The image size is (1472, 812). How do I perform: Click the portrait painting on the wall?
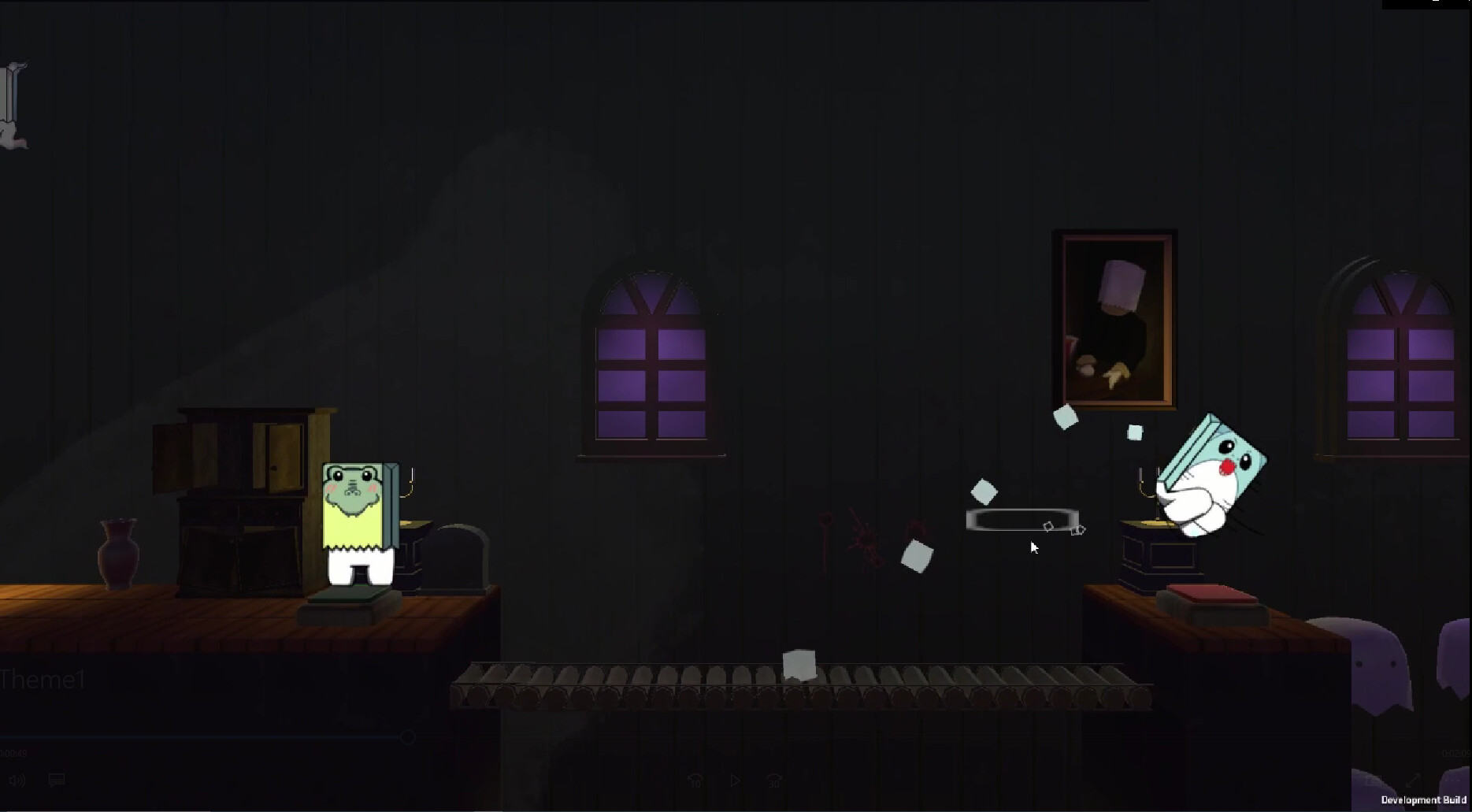click(1114, 315)
